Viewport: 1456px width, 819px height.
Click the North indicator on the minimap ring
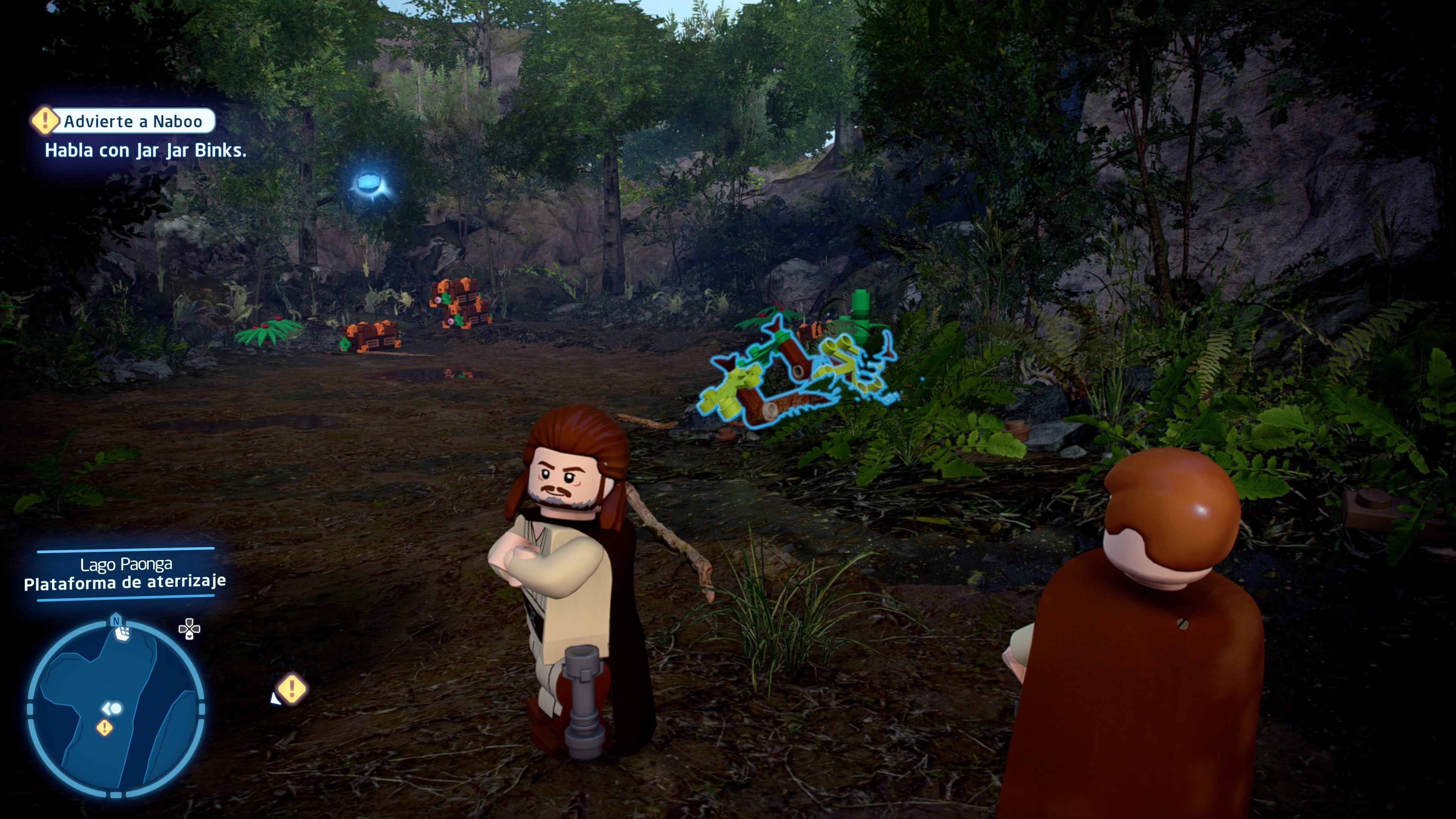click(x=116, y=621)
